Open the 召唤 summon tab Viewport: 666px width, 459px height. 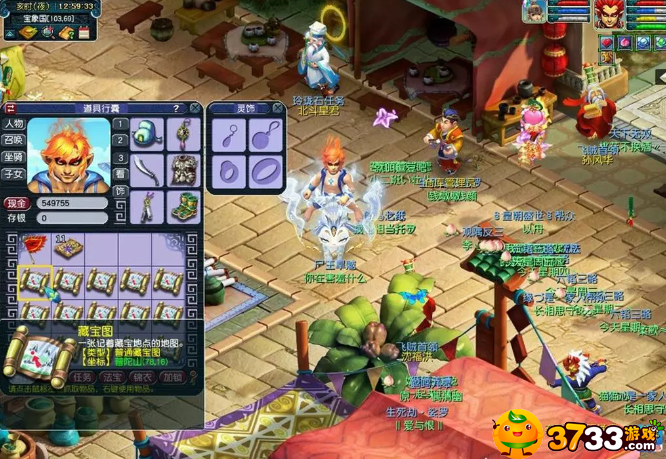click(x=13, y=140)
